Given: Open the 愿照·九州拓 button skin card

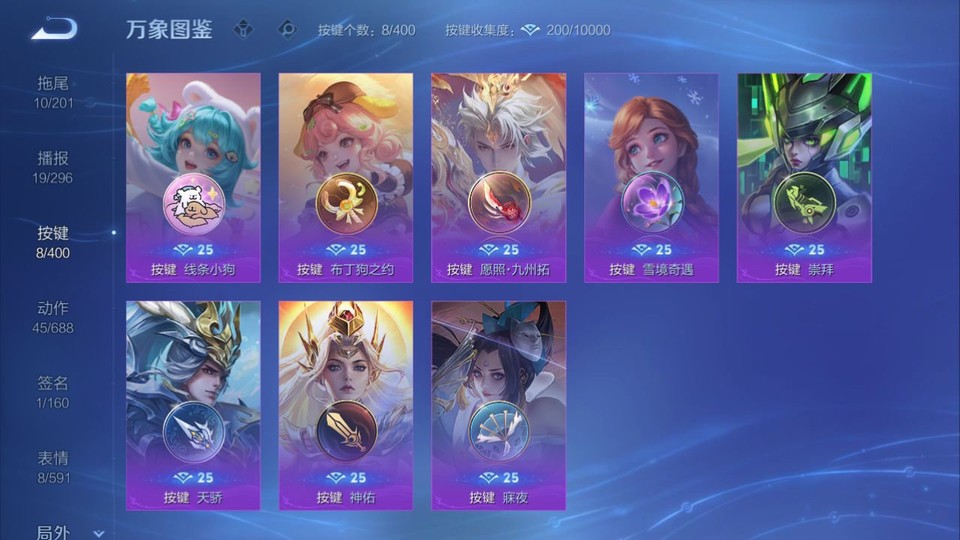Looking at the screenshot, I should coord(498,177).
